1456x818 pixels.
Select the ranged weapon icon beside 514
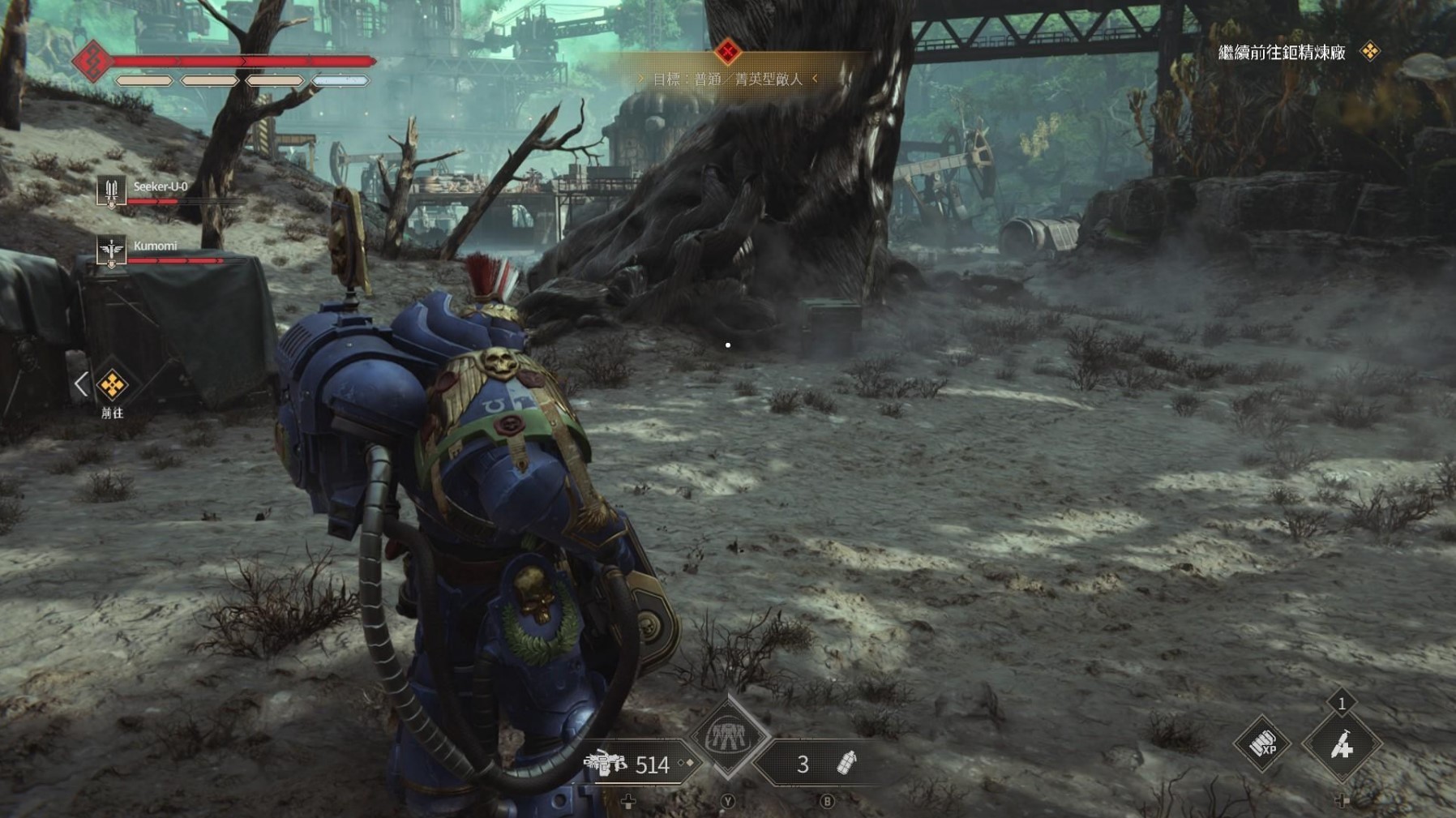click(x=606, y=764)
